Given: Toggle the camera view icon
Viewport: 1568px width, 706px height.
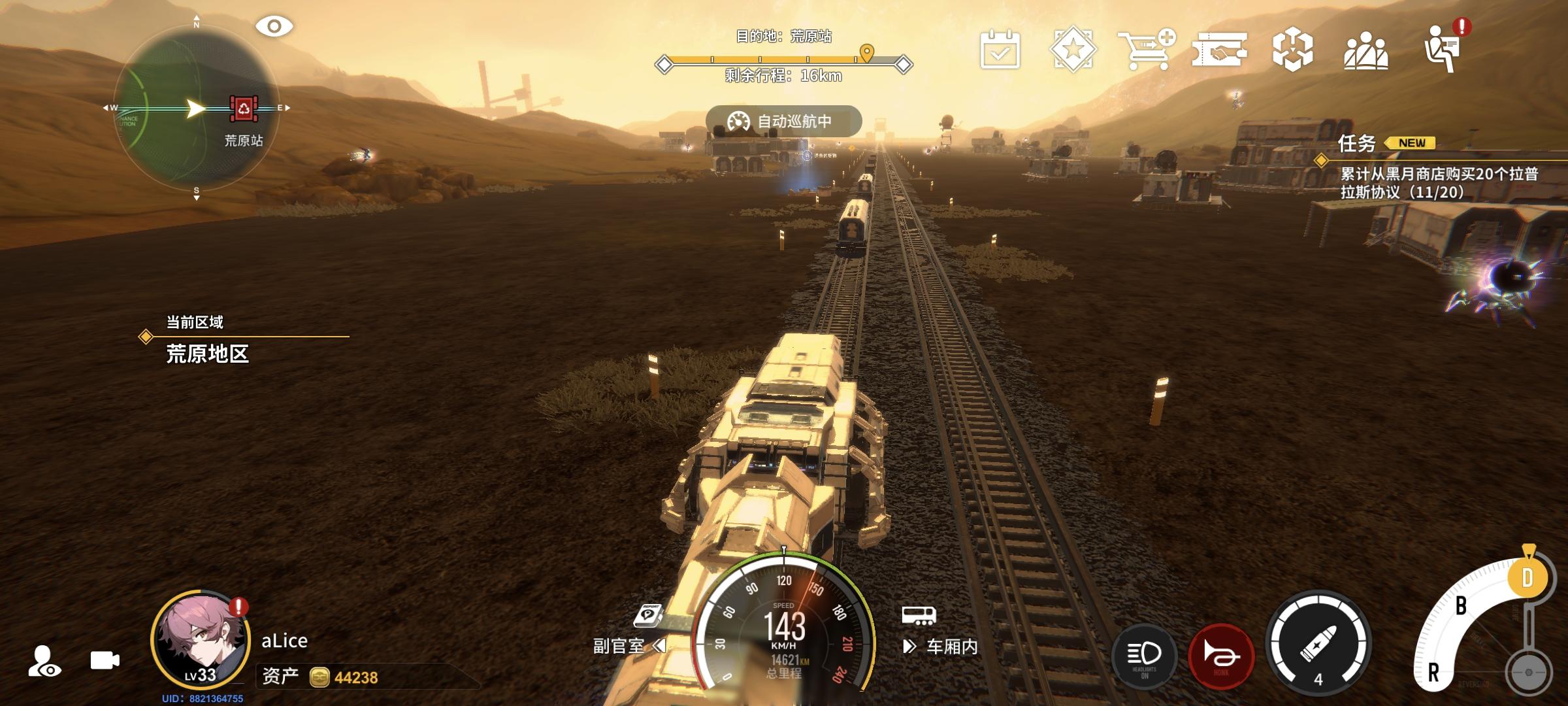Looking at the screenshot, I should 105,660.
